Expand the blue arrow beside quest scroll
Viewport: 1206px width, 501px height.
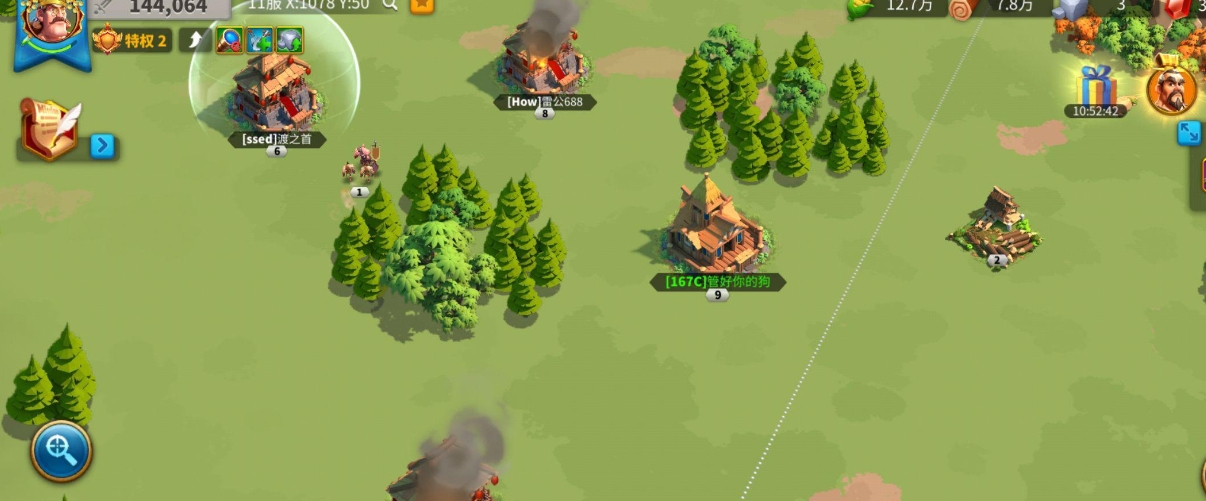point(103,146)
